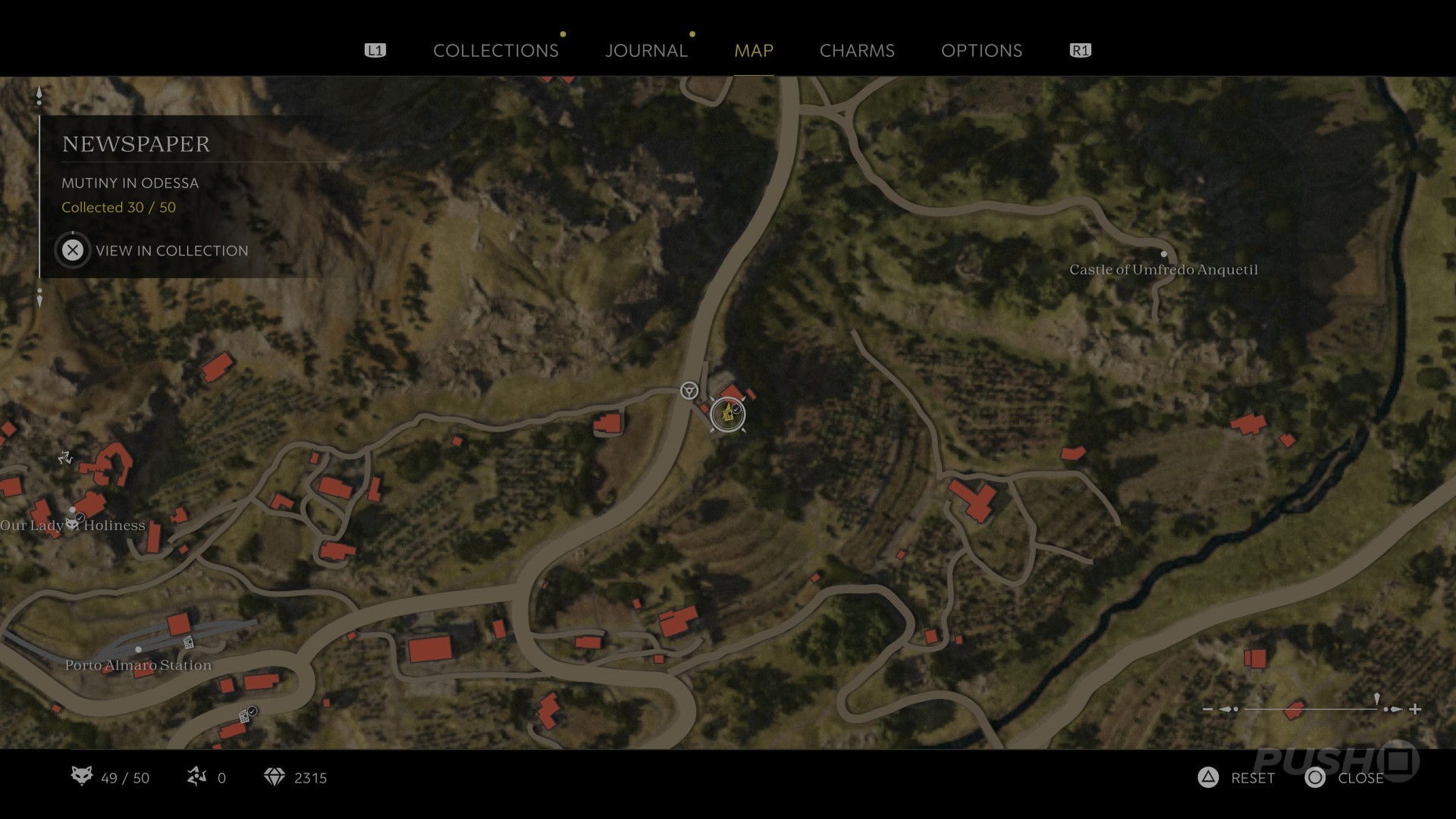Select the highlighted yellow newspaper marker

[x=728, y=415]
